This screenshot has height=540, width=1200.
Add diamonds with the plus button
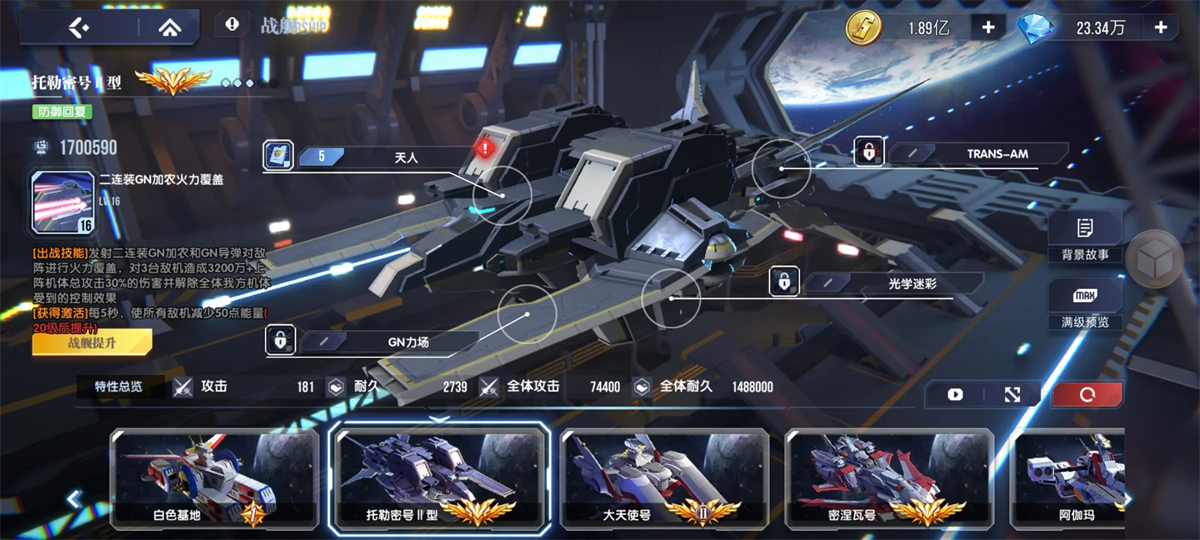pos(1161,27)
